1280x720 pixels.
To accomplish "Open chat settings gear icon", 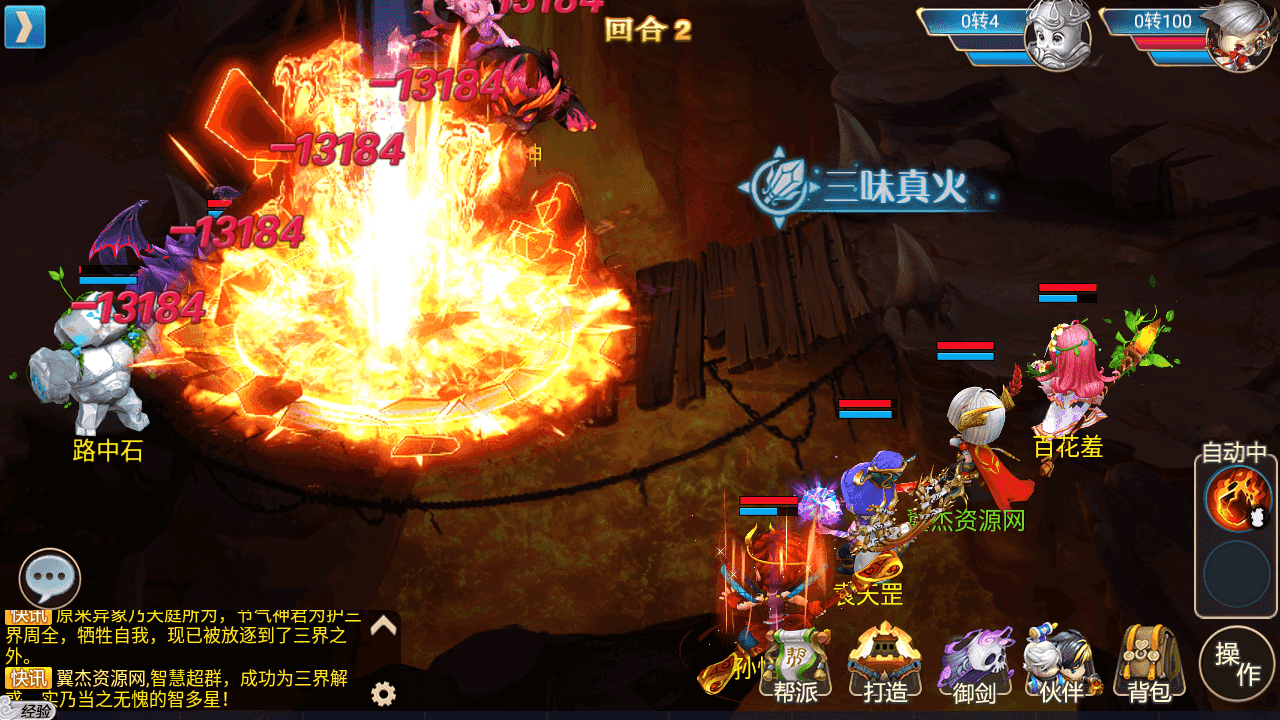I will (383, 694).
